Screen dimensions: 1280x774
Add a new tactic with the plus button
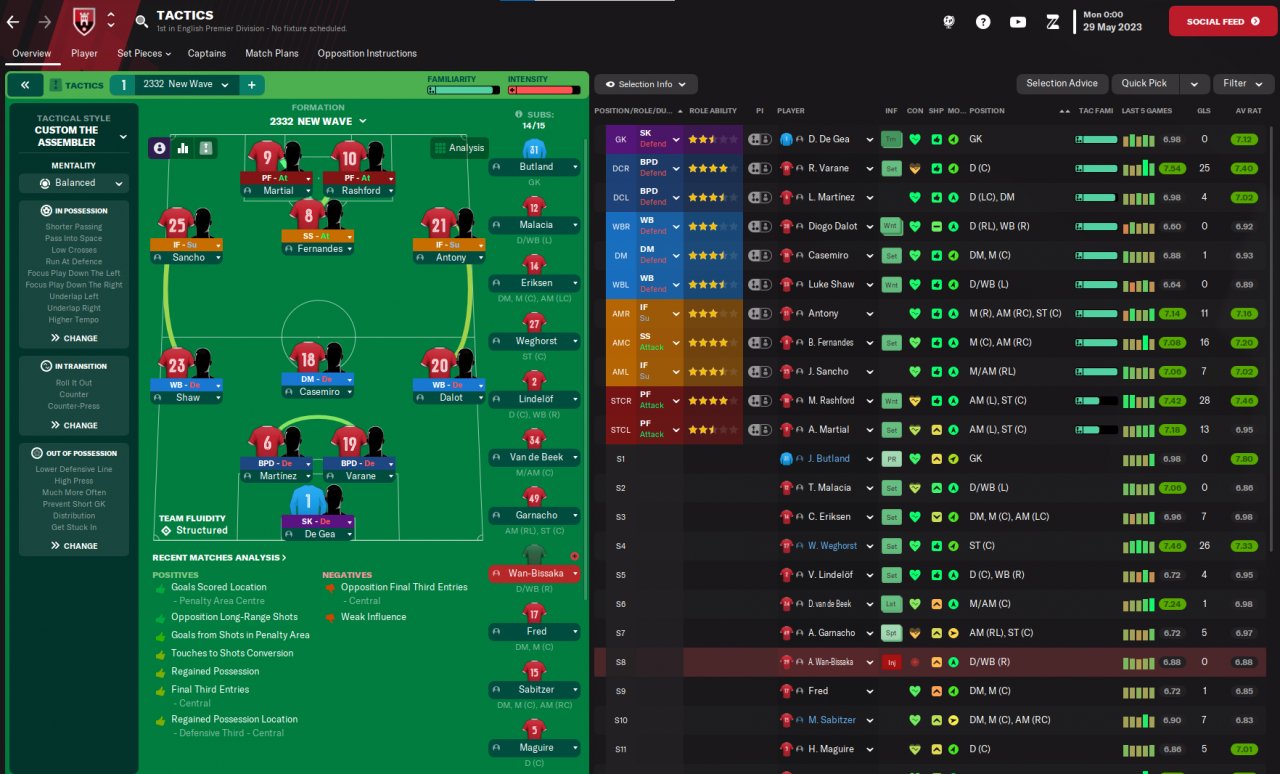click(251, 85)
